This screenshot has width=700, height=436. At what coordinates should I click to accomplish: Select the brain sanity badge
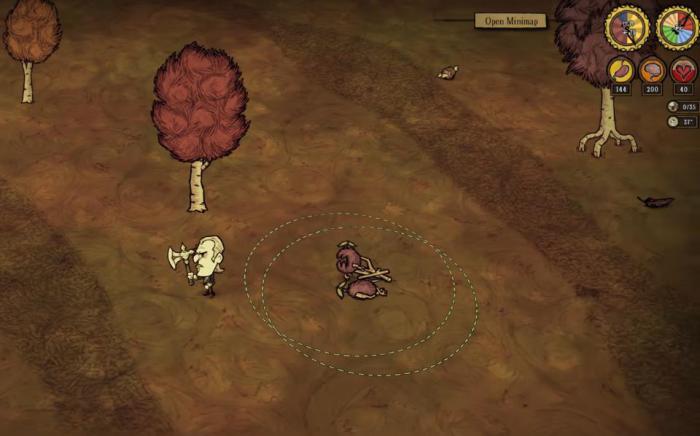[652, 70]
